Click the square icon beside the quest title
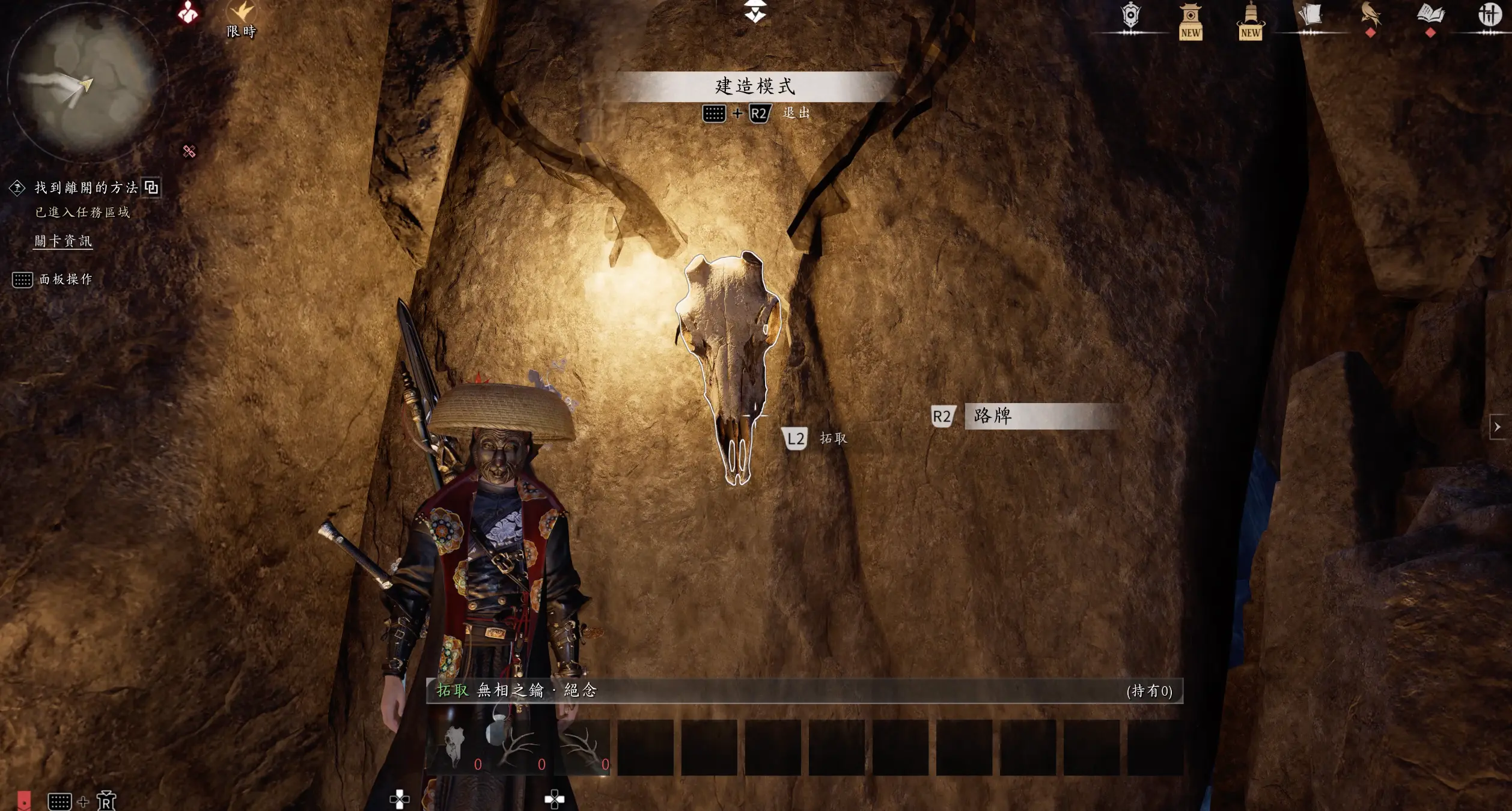Image resolution: width=1512 pixels, height=811 pixels. click(151, 188)
